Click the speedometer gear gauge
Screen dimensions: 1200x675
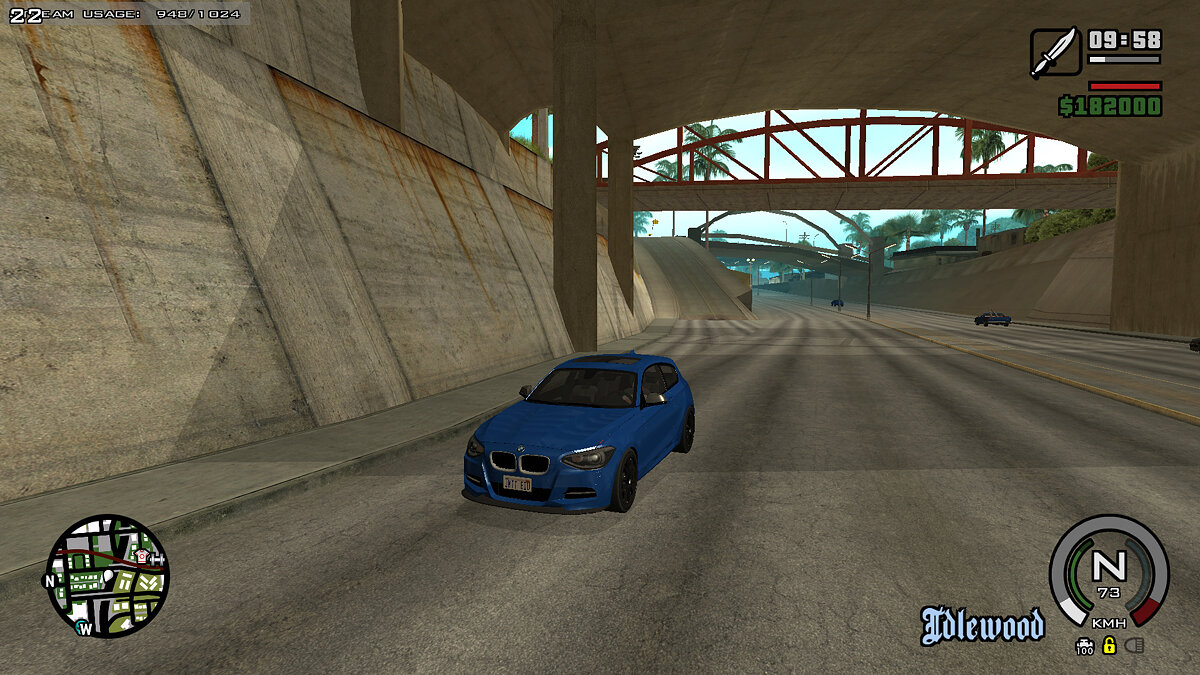[1108, 572]
